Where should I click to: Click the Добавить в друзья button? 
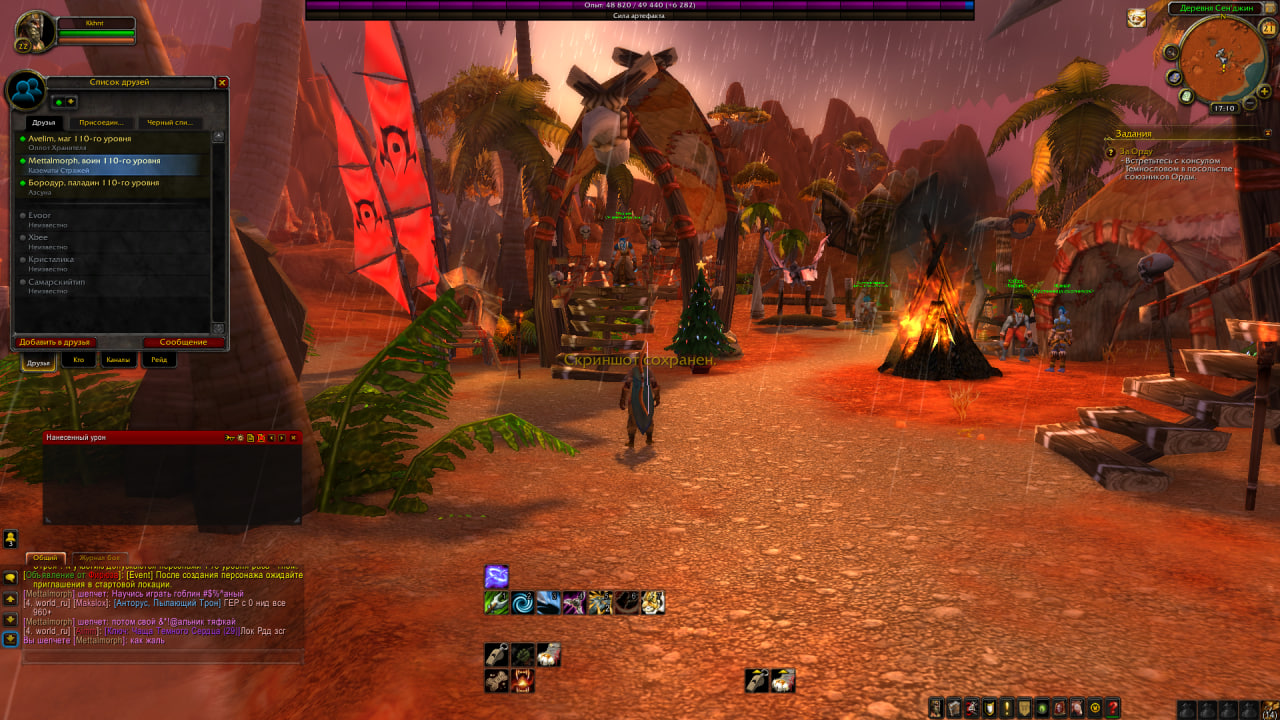click(54, 342)
